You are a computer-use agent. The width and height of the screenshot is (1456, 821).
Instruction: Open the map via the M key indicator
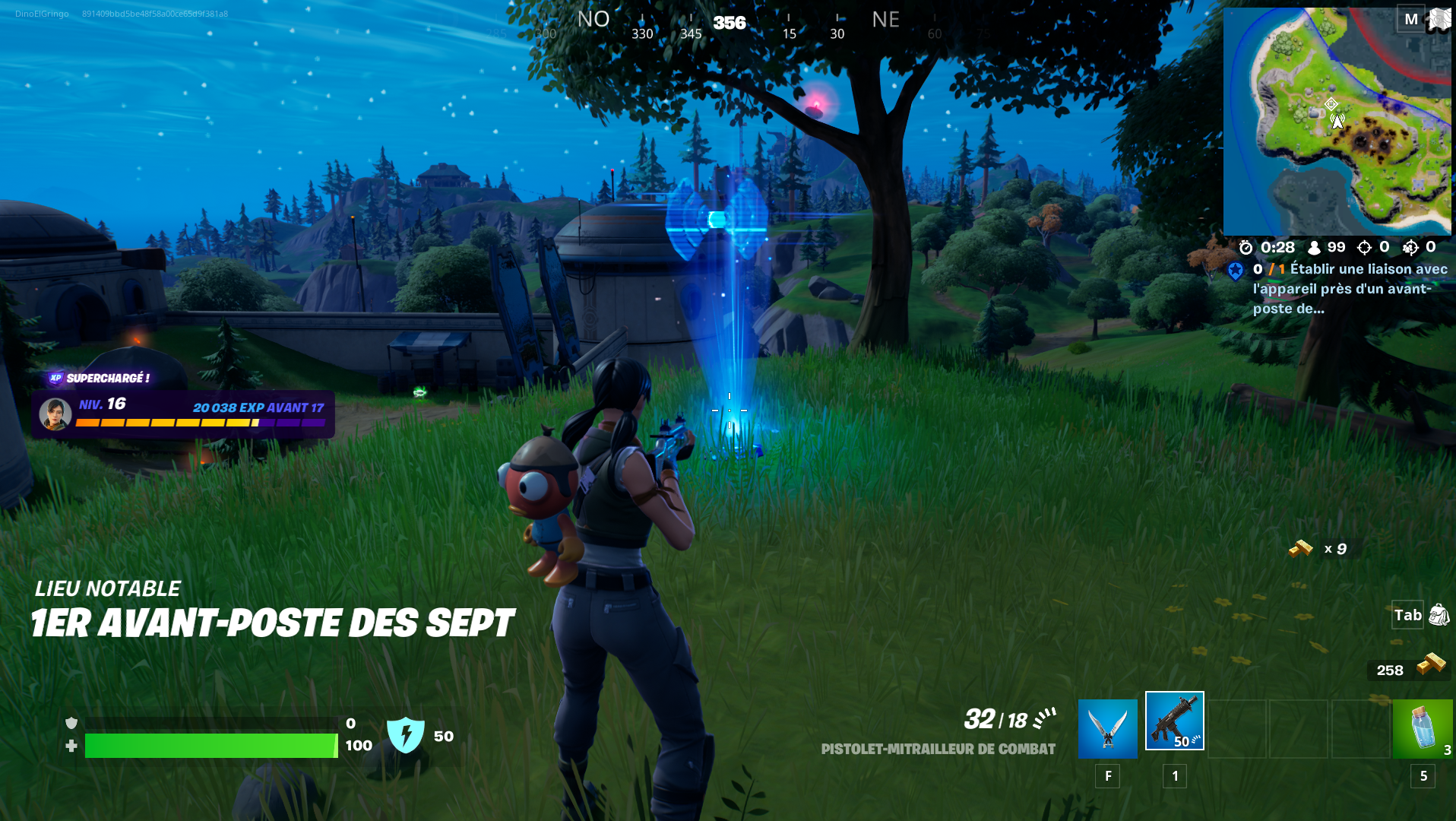pos(1412,19)
